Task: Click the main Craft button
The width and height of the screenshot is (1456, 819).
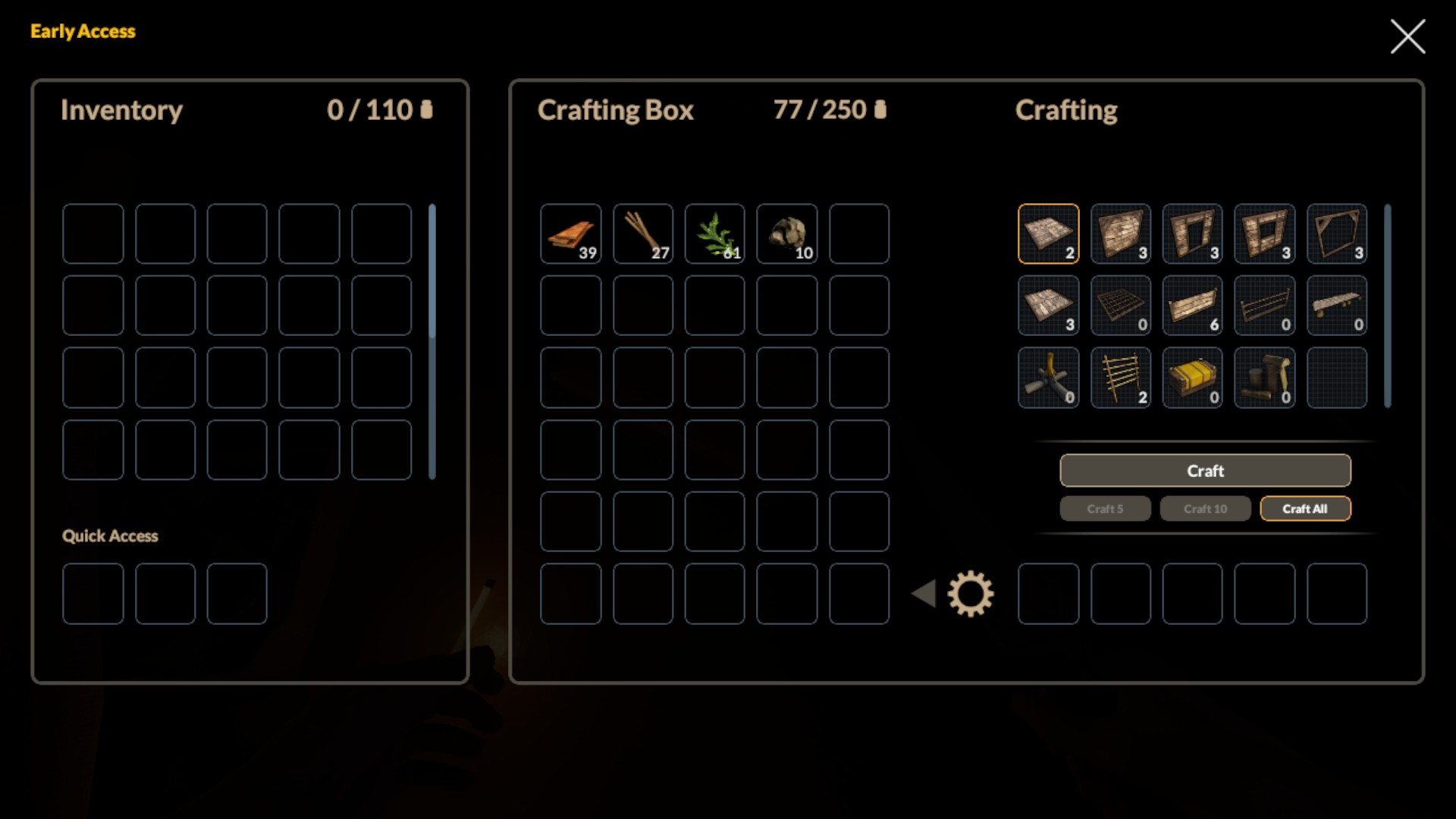Action: click(1205, 470)
